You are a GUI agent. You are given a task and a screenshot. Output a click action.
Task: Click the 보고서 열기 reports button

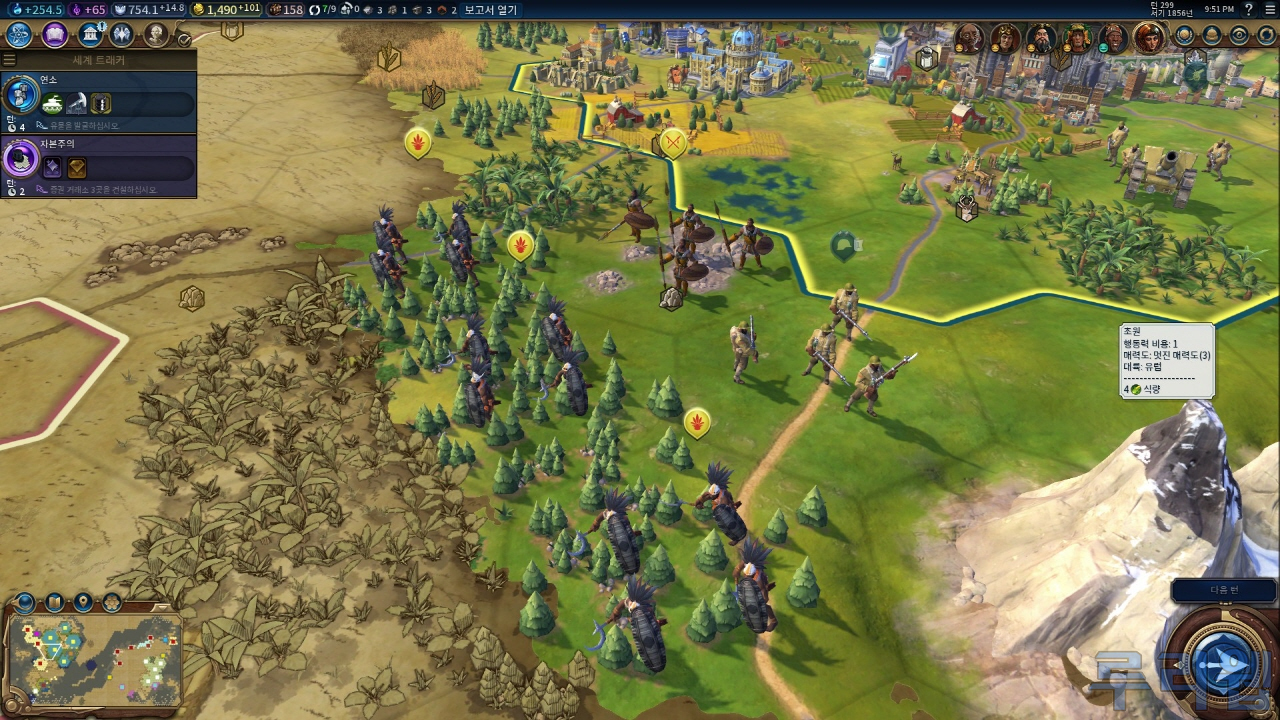click(x=490, y=10)
